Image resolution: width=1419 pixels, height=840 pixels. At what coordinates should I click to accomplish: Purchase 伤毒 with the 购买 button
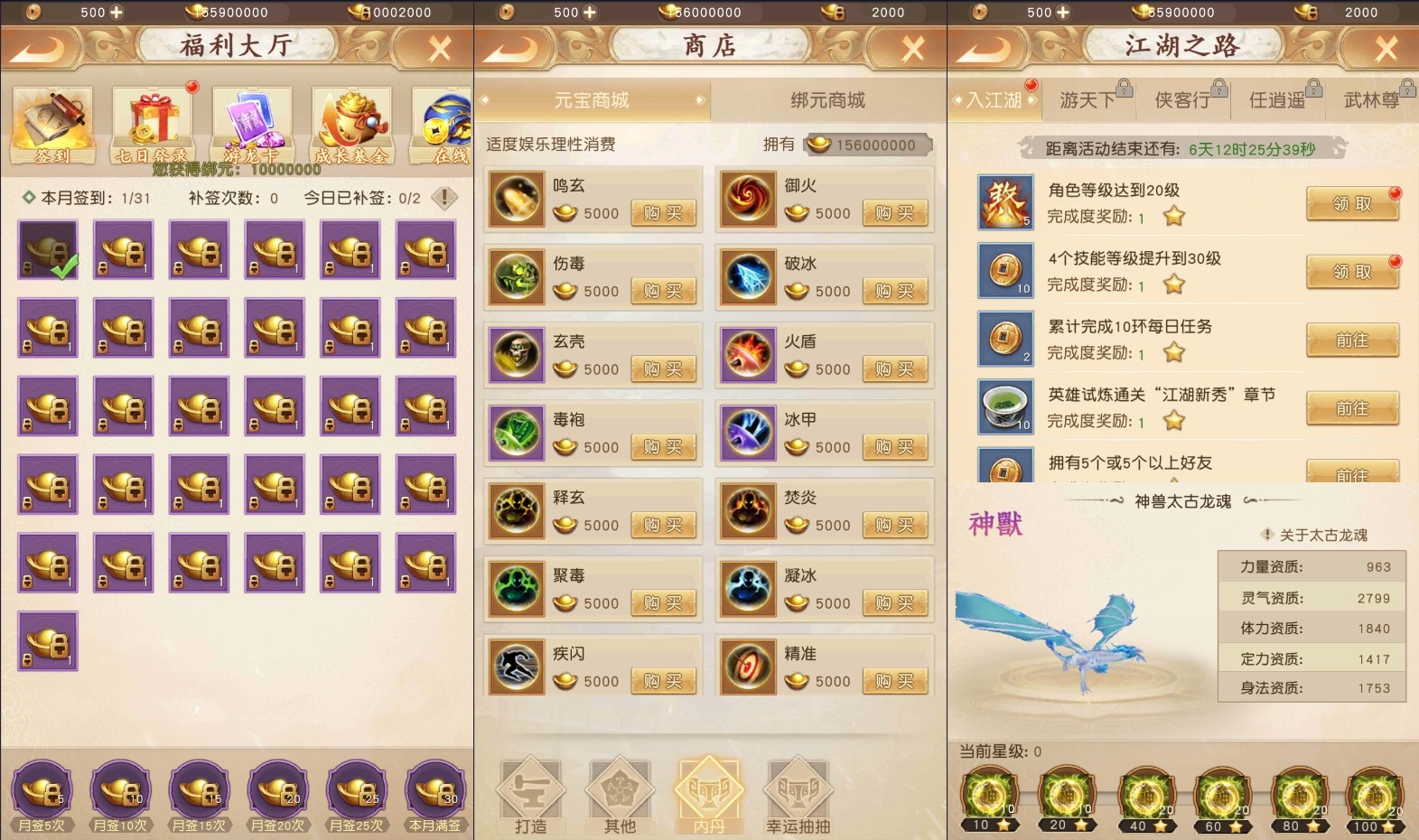664,291
